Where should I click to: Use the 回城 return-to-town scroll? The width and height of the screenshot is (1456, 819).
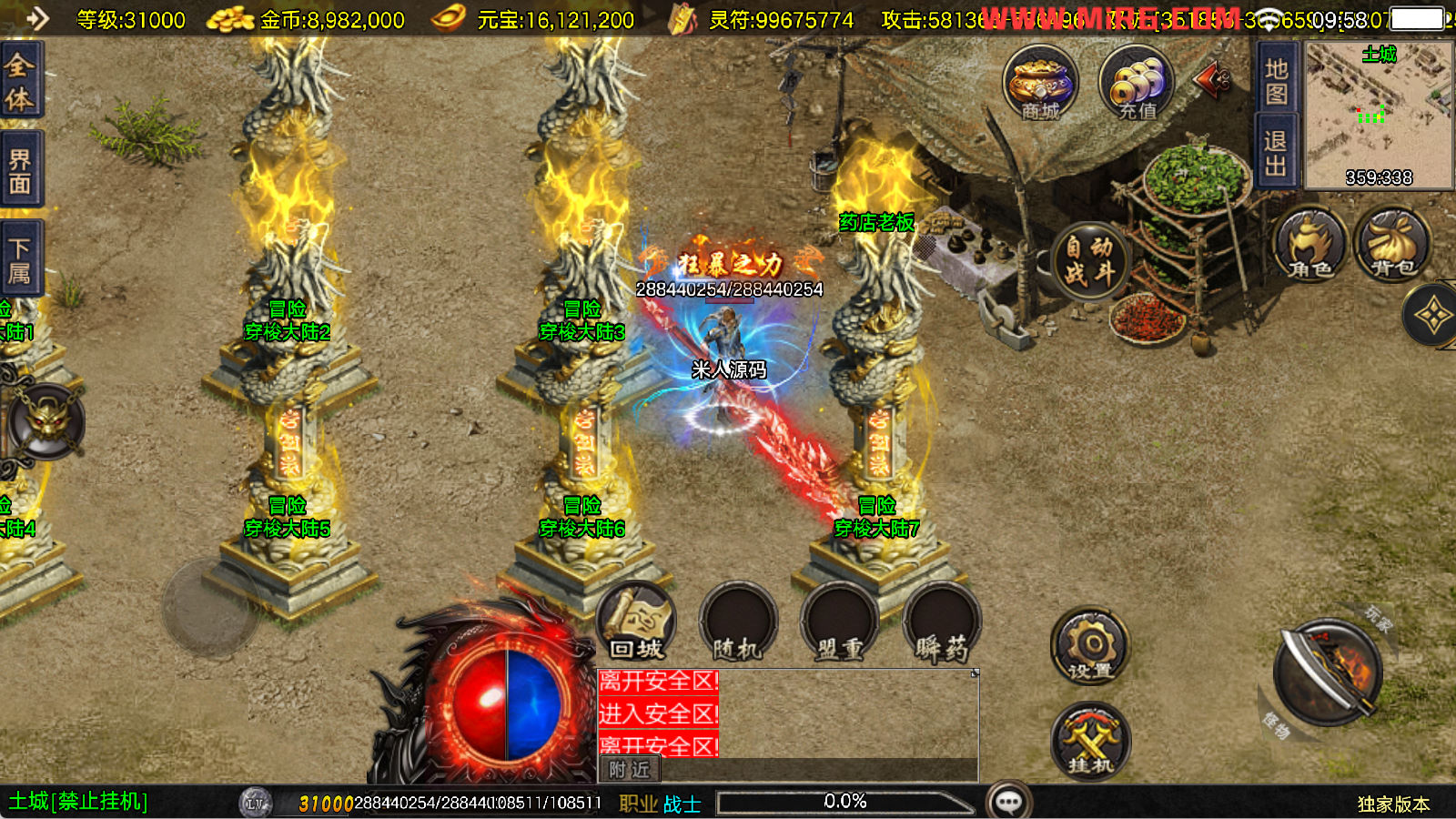pos(637,622)
